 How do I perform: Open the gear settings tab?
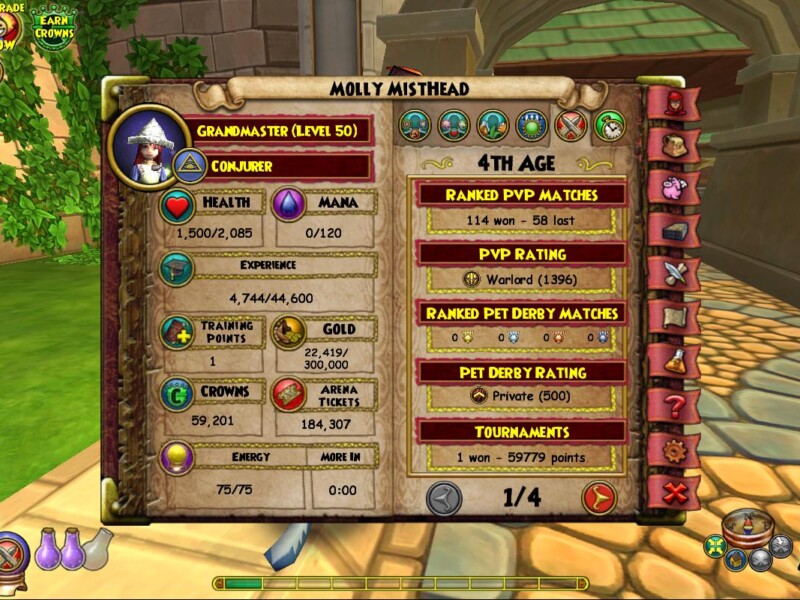tap(672, 449)
